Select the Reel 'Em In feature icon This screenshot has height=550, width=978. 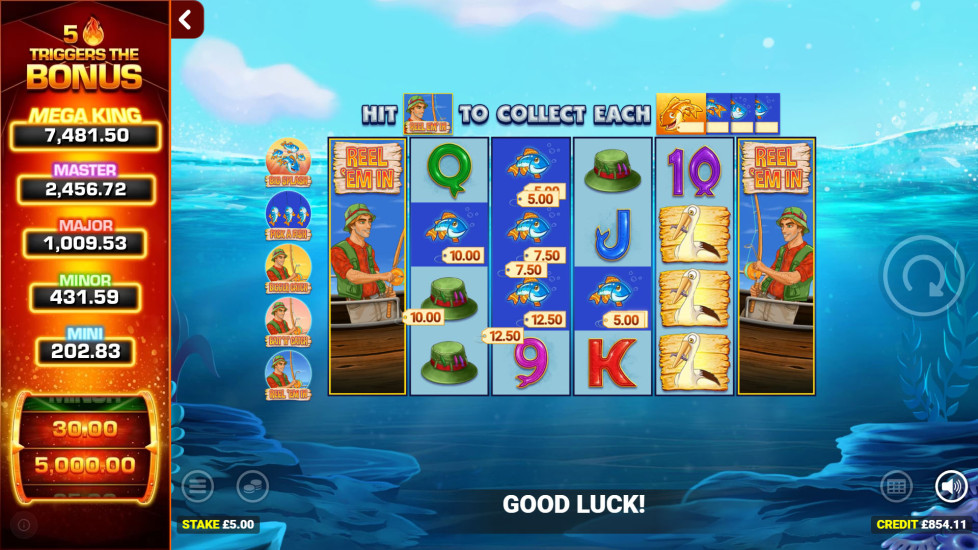pos(288,372)
